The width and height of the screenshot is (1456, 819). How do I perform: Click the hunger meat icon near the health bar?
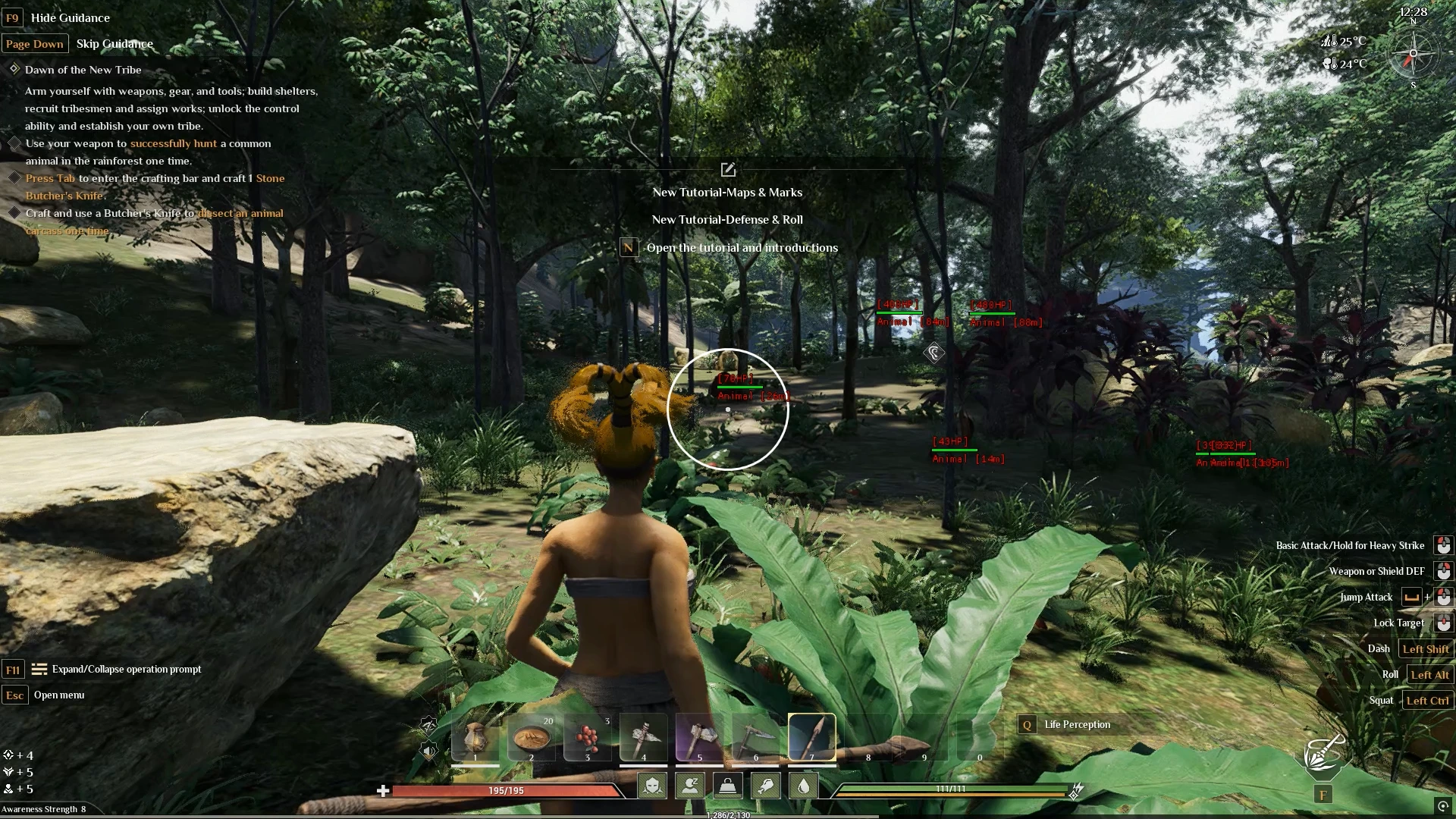click(x=765, y=786)
